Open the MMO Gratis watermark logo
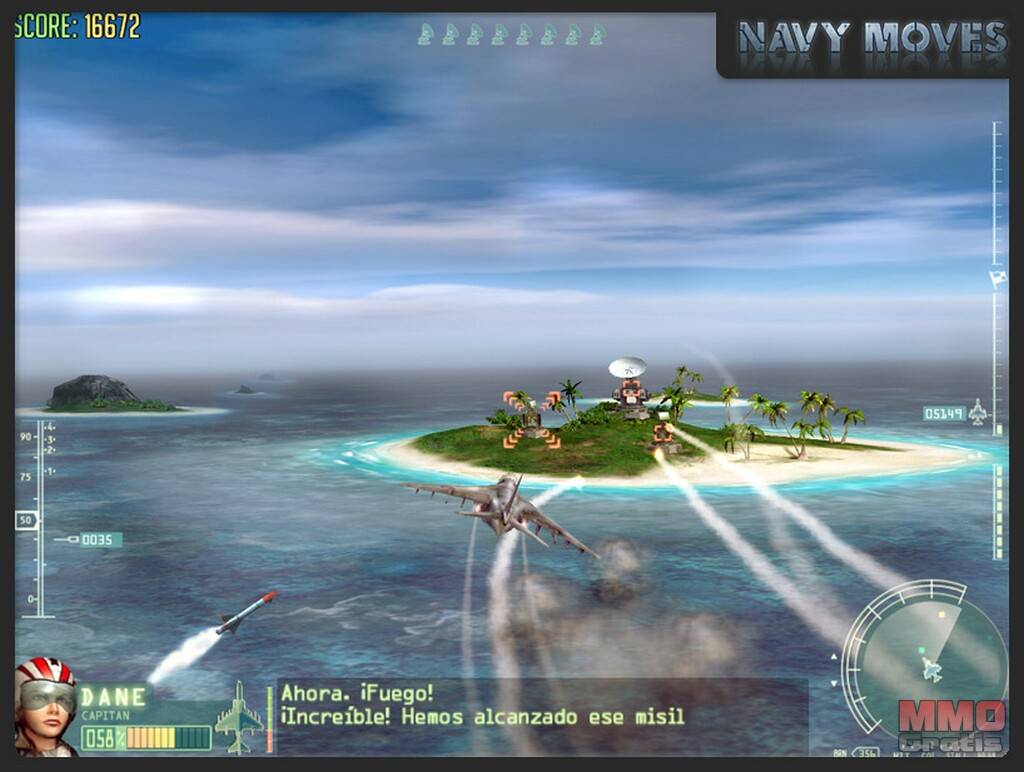Viewport: 1024px width, 772px height. coord(950,725)
